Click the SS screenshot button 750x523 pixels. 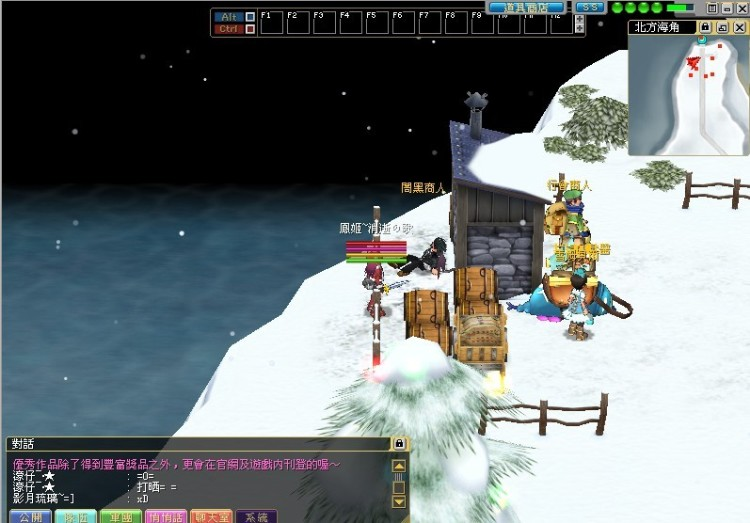pos(590,7)
